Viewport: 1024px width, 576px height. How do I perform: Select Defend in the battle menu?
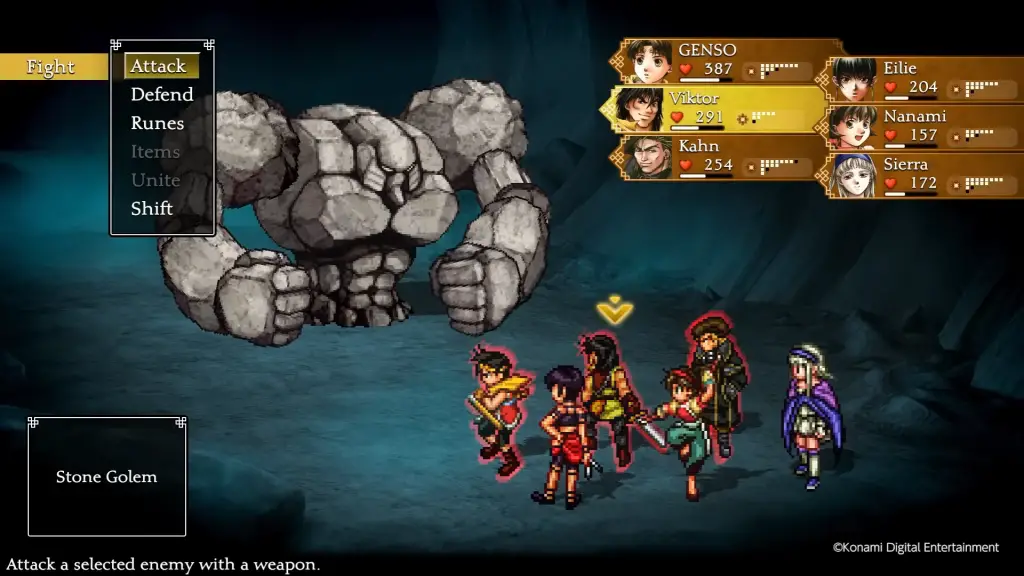[x=162, y=94]
